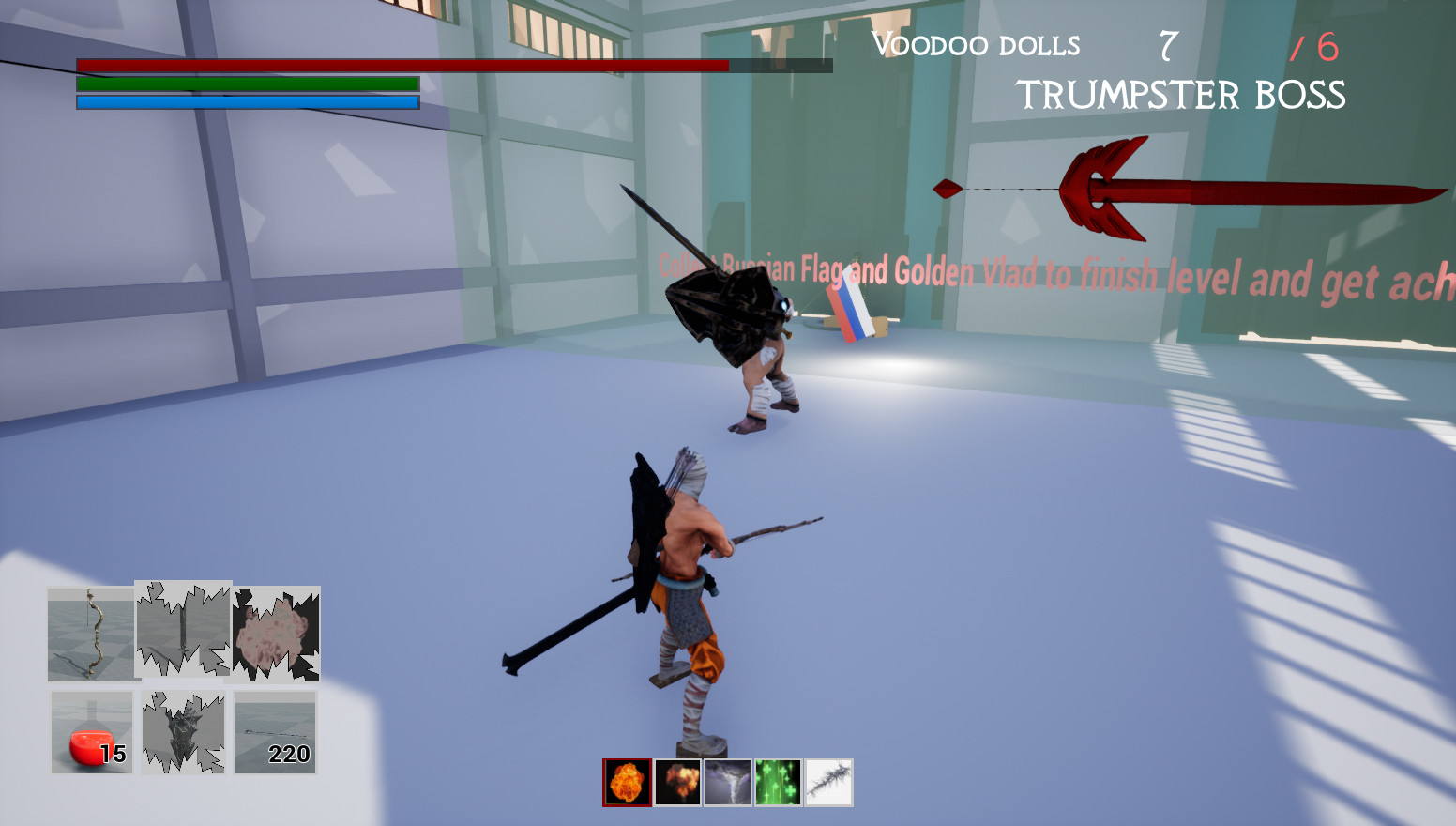Viewport: 1456px width, 826px height.
Task: Select the lightning spell icon
Action: point(827,780)
